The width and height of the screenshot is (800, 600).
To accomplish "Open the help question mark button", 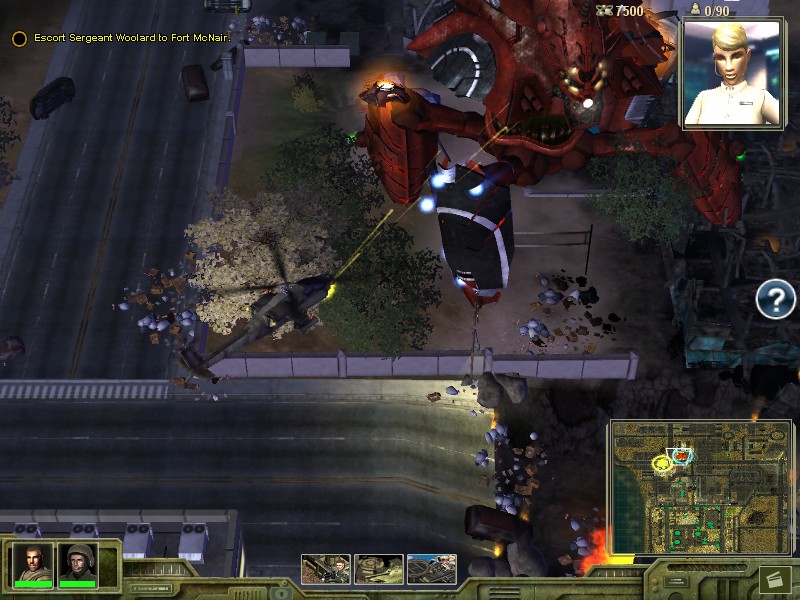I will (775, 299).
